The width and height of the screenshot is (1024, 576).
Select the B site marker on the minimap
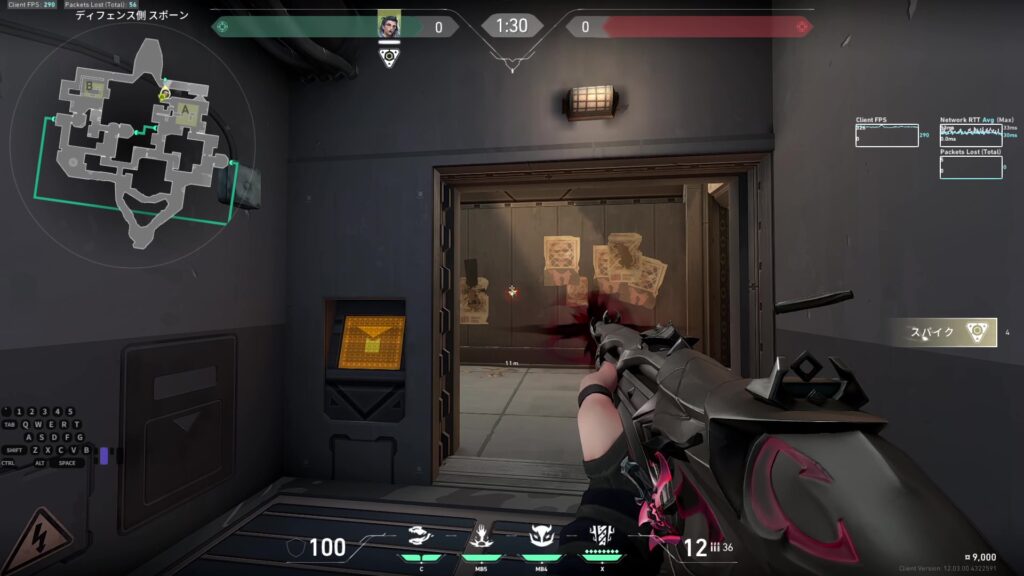(x=93, y=88)
